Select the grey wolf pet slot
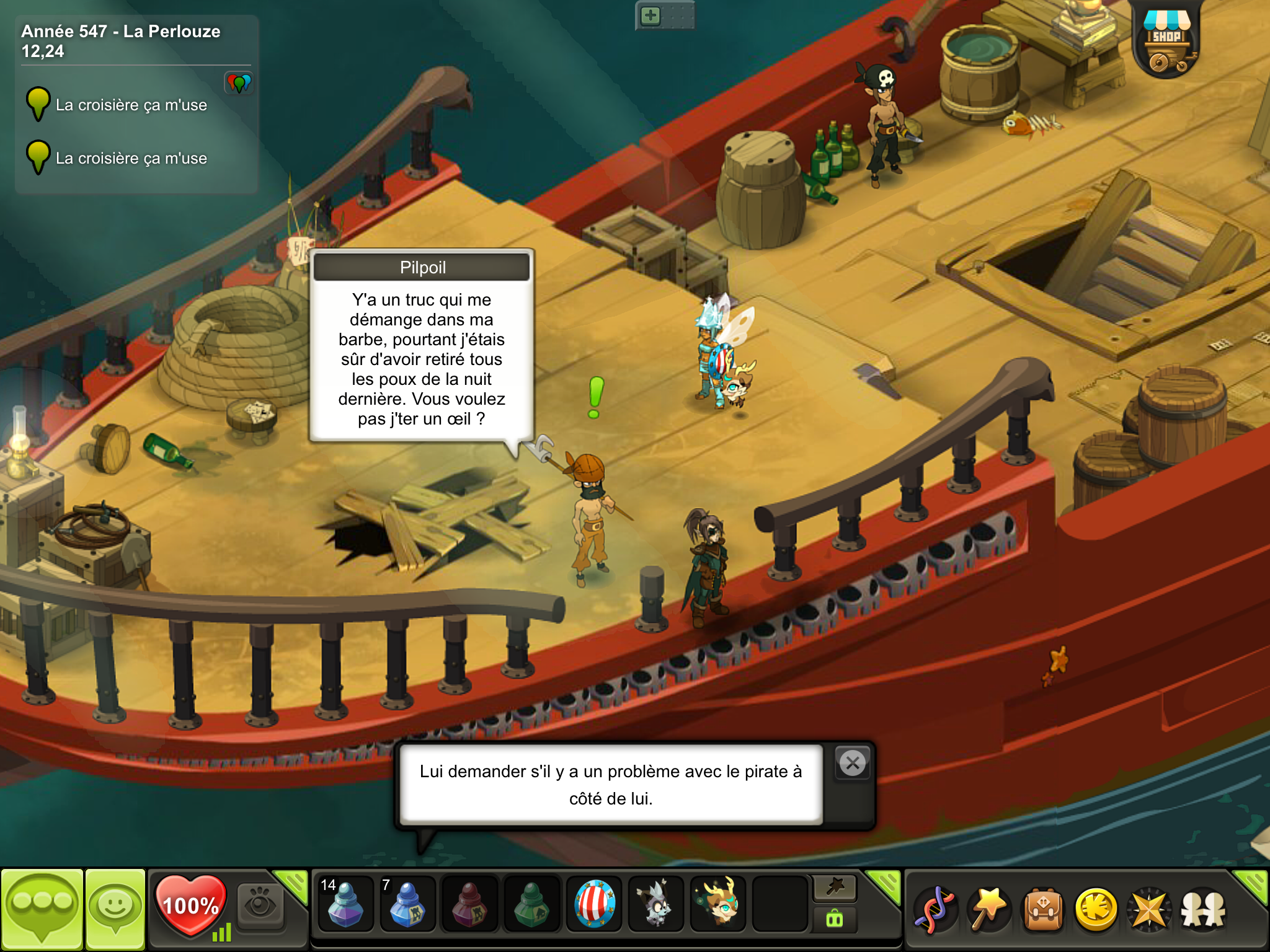This screenshot has height=952, width=1270. 656,906
